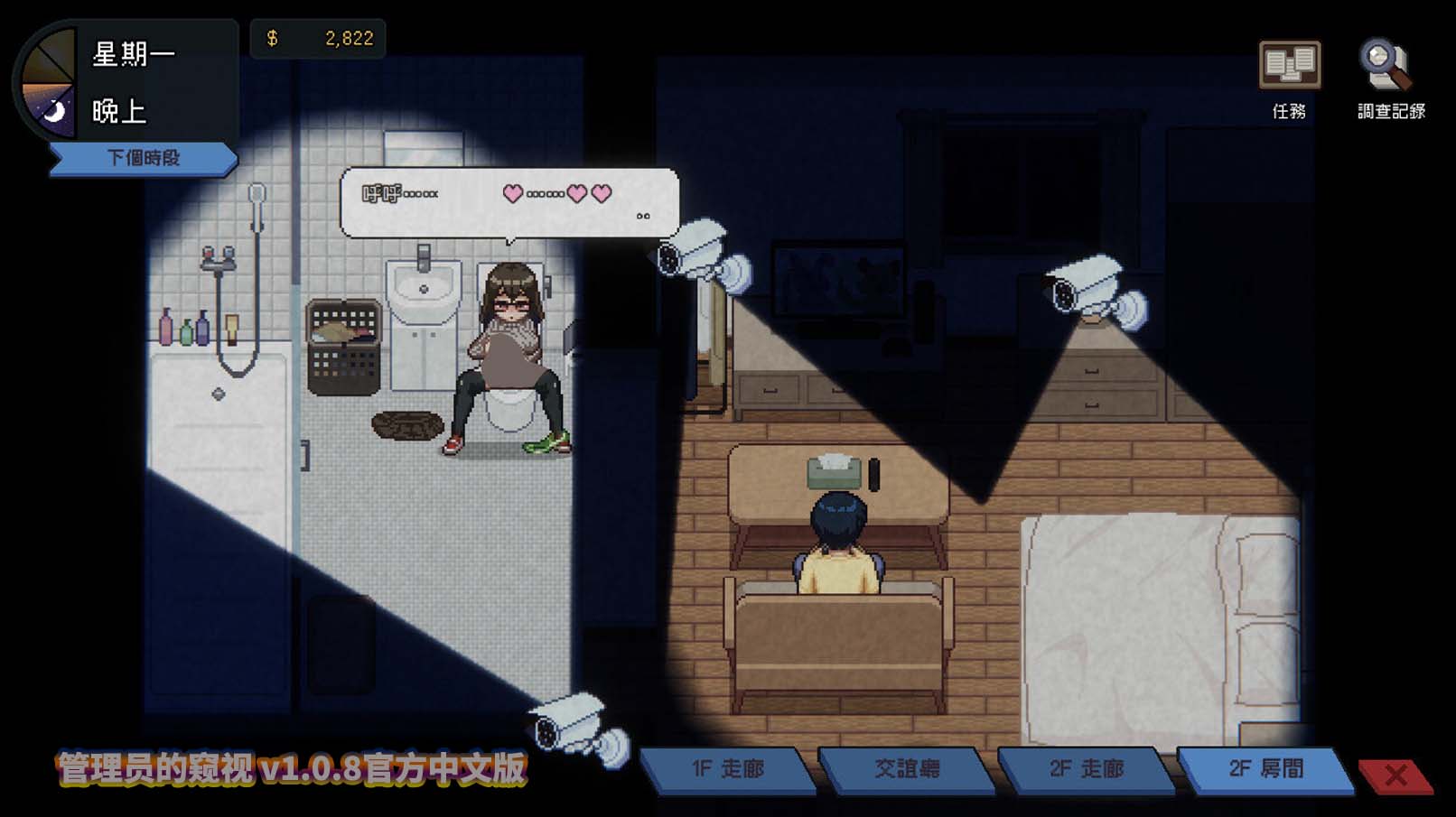Switch to the 交誼廳 camera tab
The image size is (1456, 817).
point(908,768)
